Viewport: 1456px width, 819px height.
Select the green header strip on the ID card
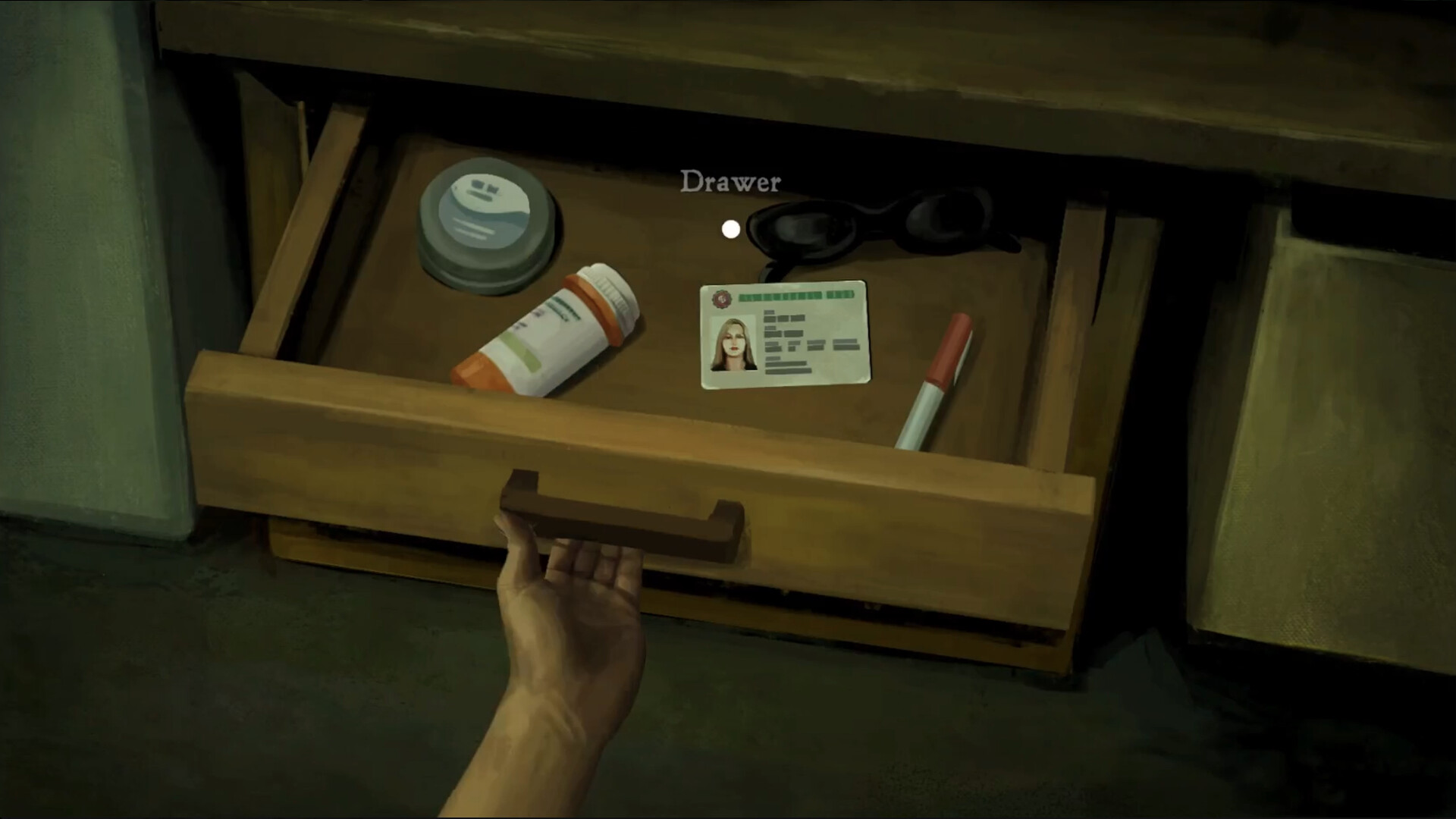(796, 298)
